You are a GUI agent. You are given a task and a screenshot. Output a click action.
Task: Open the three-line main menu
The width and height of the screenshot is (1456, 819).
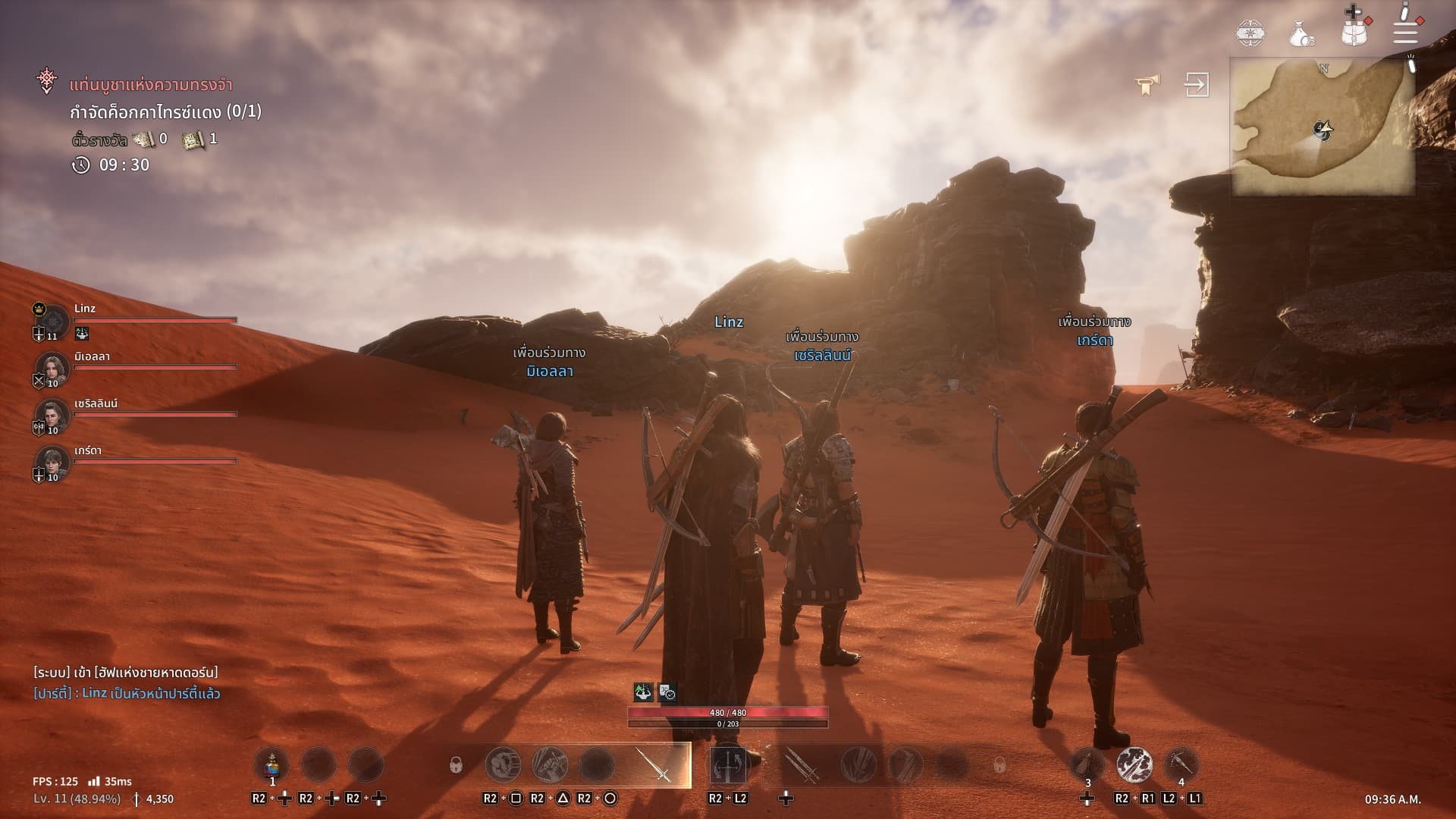click(1405, 32)
